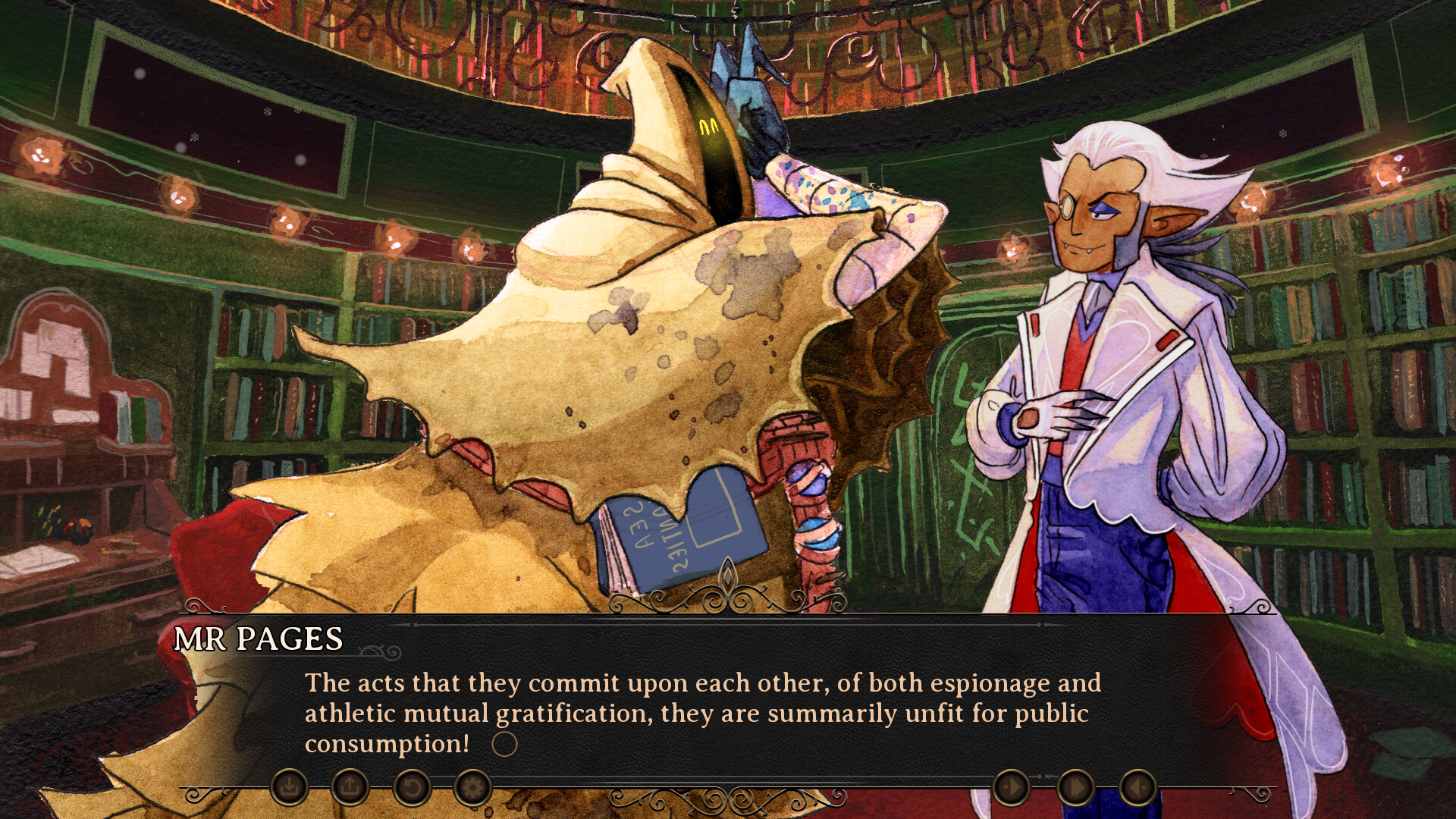Open the save game button
This screenshot has height=819, width=1456.
[x=289, y=788]
